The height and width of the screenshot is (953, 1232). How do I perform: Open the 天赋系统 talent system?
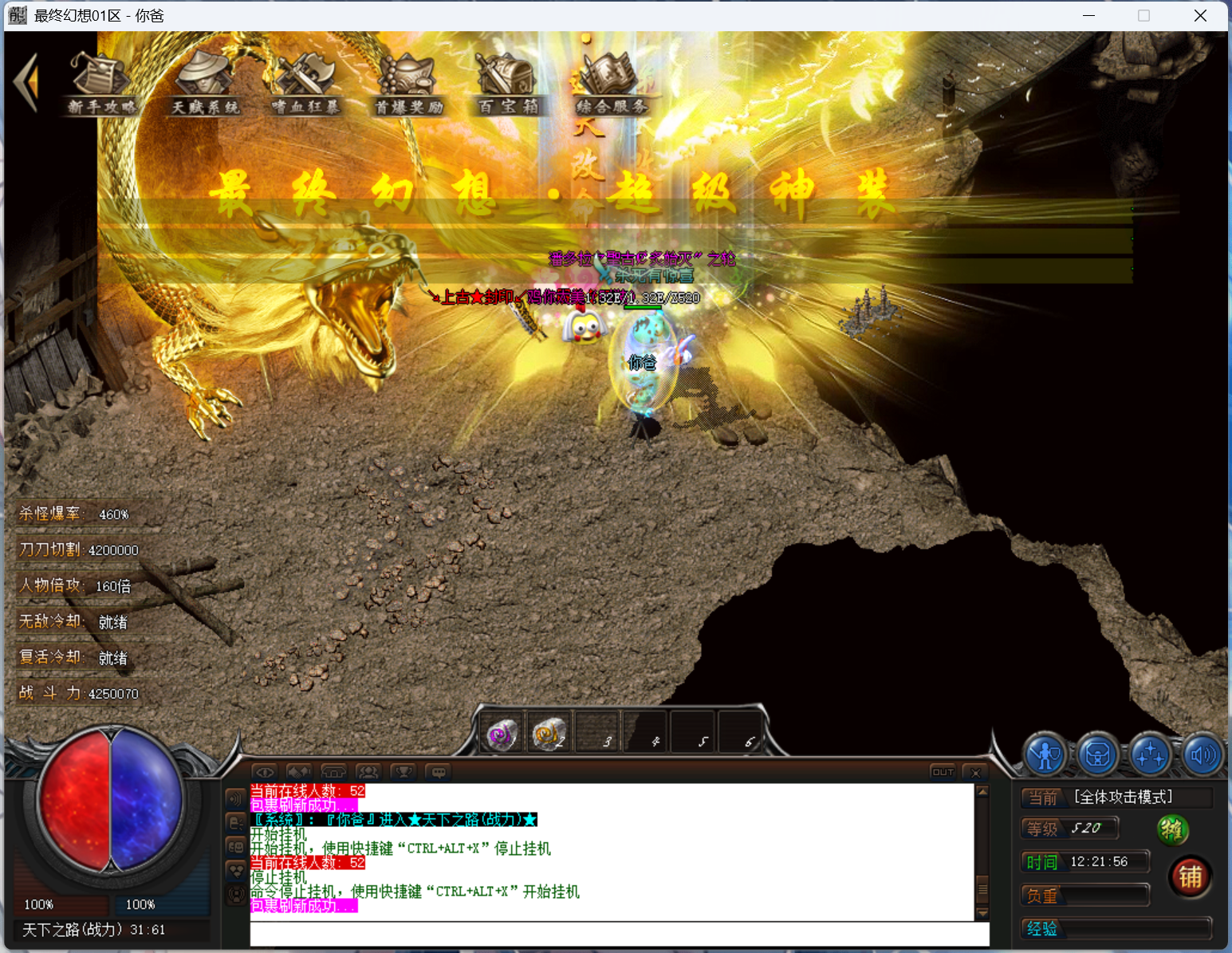205,85
